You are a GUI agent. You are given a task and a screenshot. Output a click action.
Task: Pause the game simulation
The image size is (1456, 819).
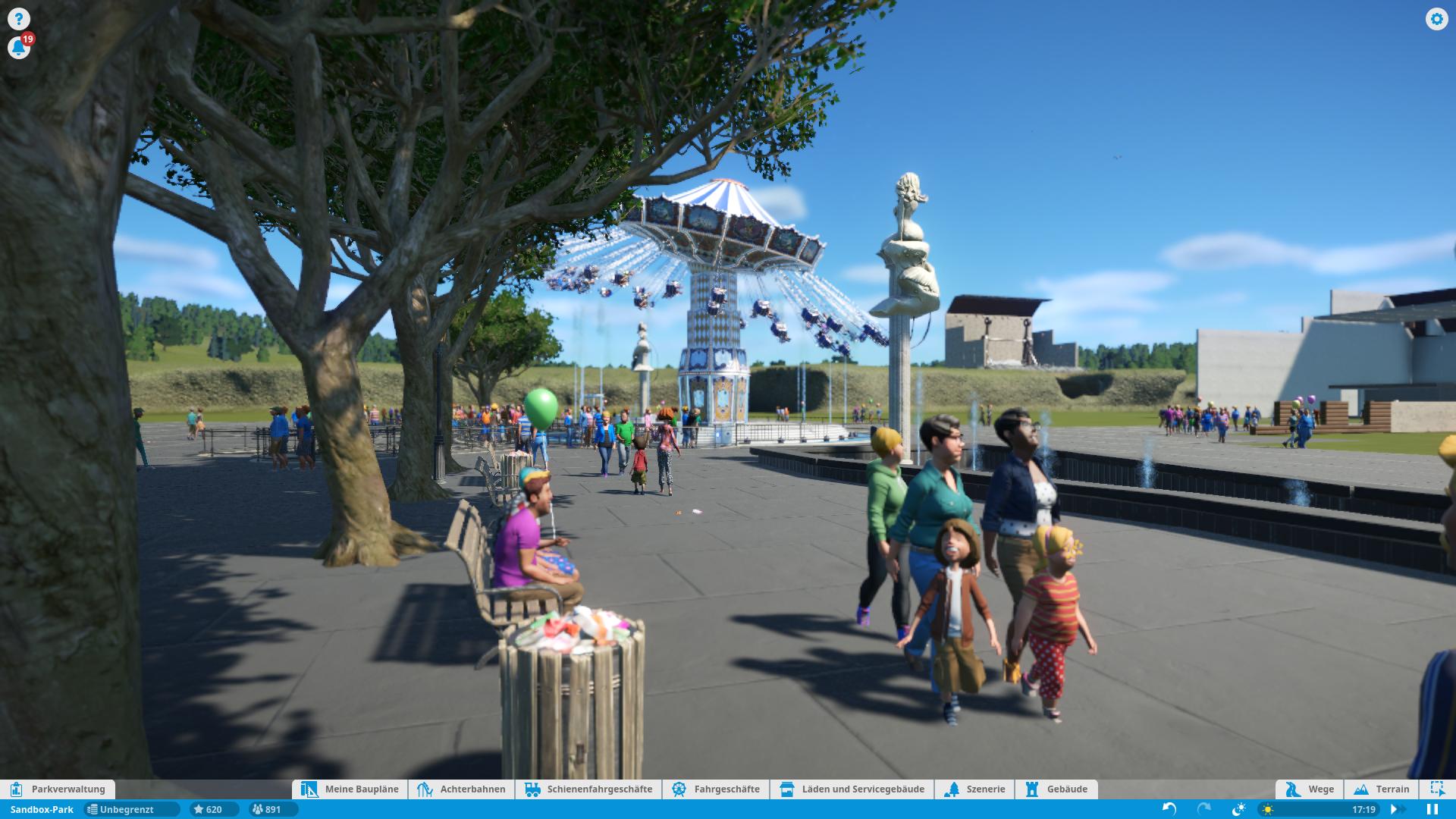(x=1432, y=809)
